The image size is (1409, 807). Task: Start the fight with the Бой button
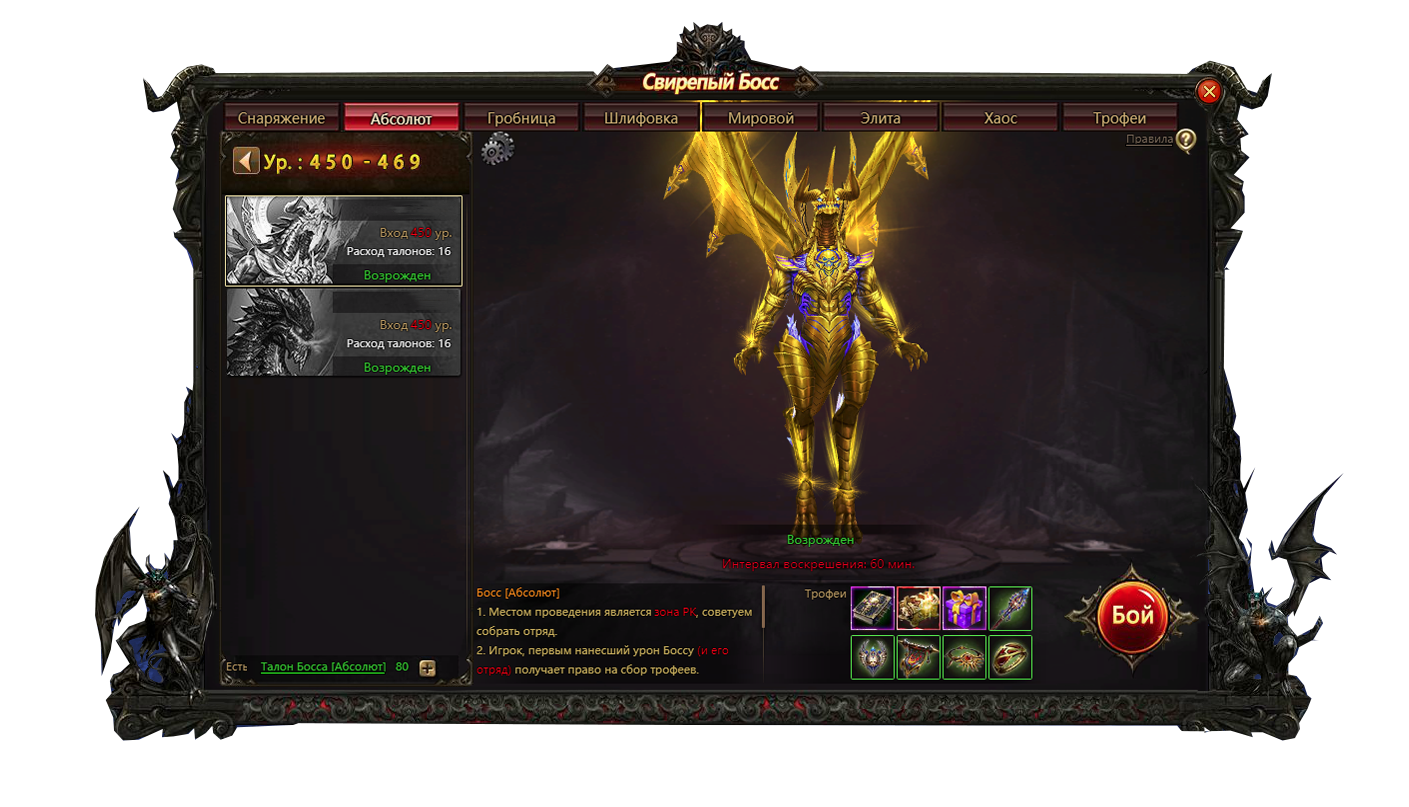(1132, 615)
